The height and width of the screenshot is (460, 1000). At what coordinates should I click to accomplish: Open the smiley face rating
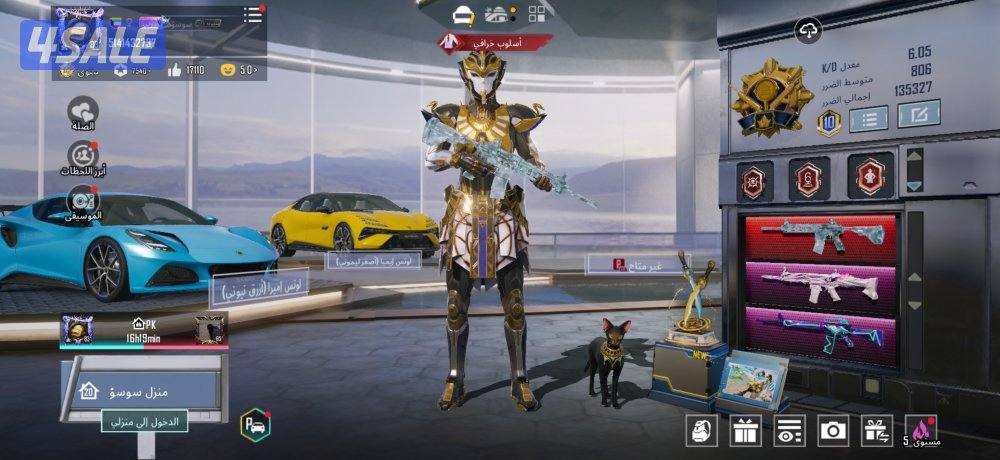click(228, 70)
